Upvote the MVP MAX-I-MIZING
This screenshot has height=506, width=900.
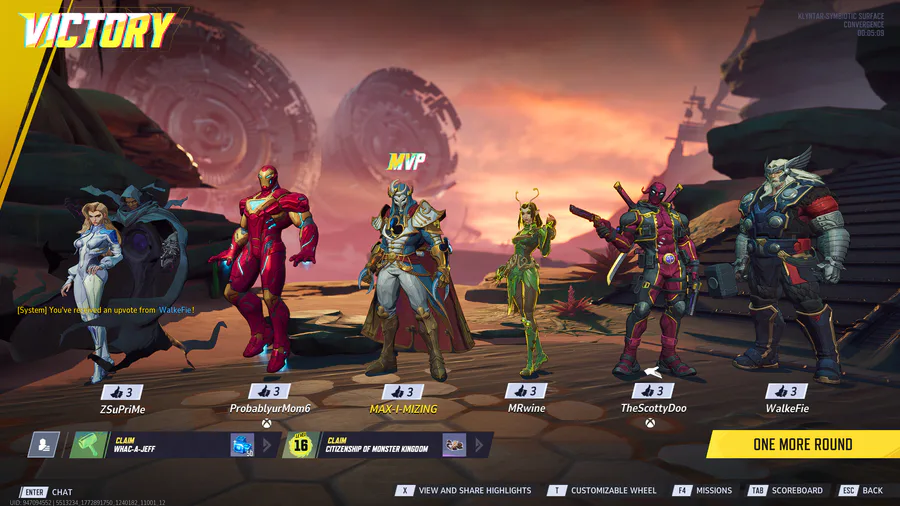coord(403,392)
